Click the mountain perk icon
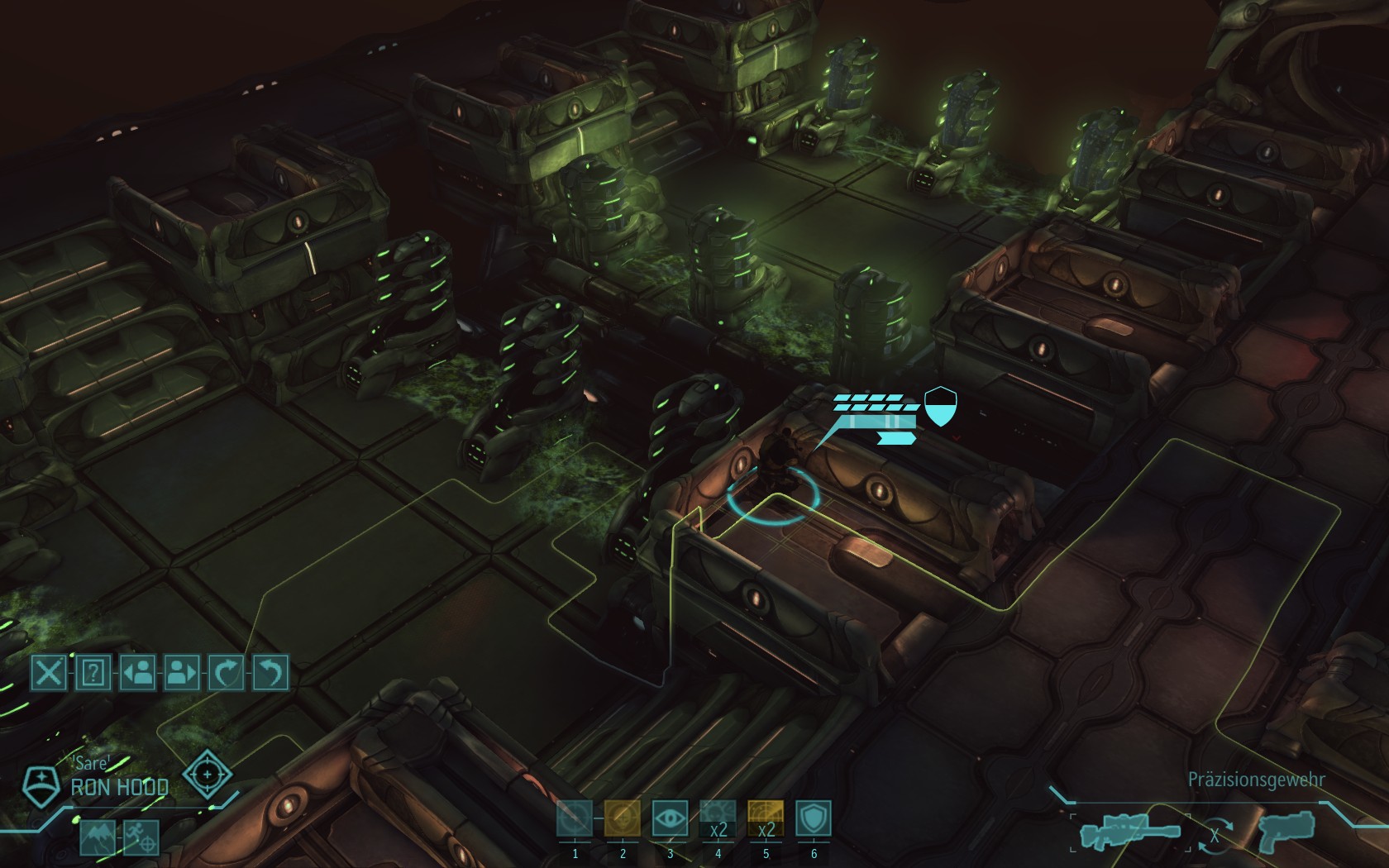 coord(98,837)
